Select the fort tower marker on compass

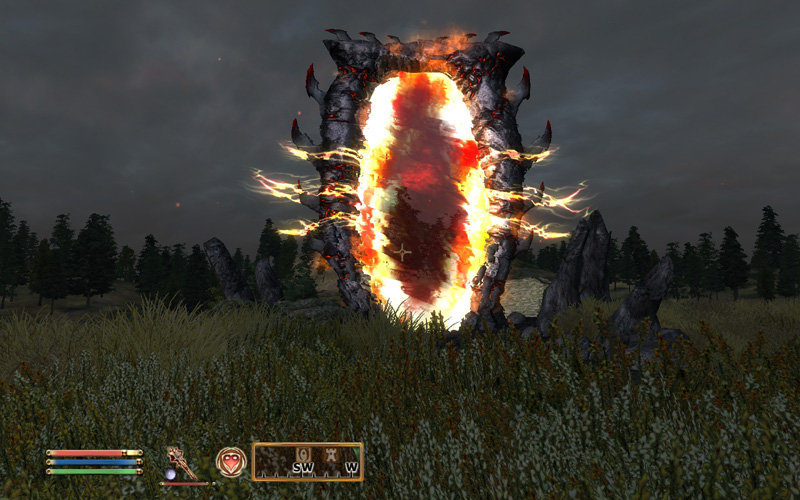(x=331, y=455)
